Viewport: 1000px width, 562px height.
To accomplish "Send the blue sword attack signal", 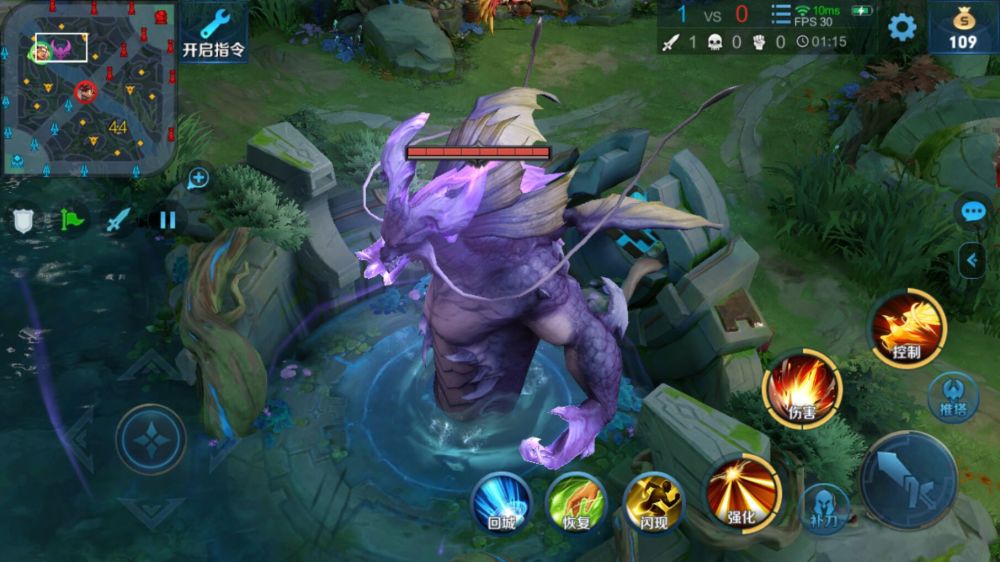I will (119, 219).
